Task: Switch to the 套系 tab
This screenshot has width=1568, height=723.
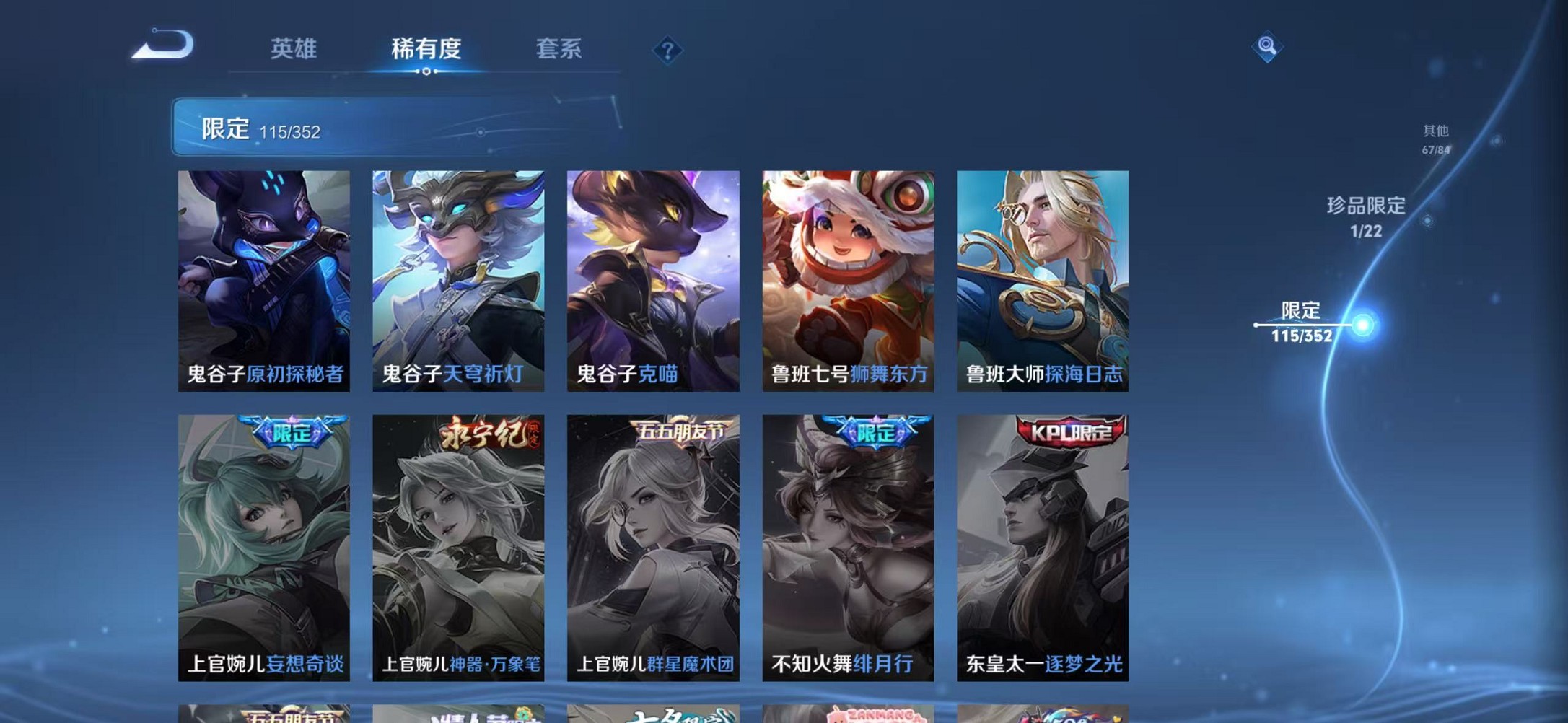Action: click(x=559, y=49)
